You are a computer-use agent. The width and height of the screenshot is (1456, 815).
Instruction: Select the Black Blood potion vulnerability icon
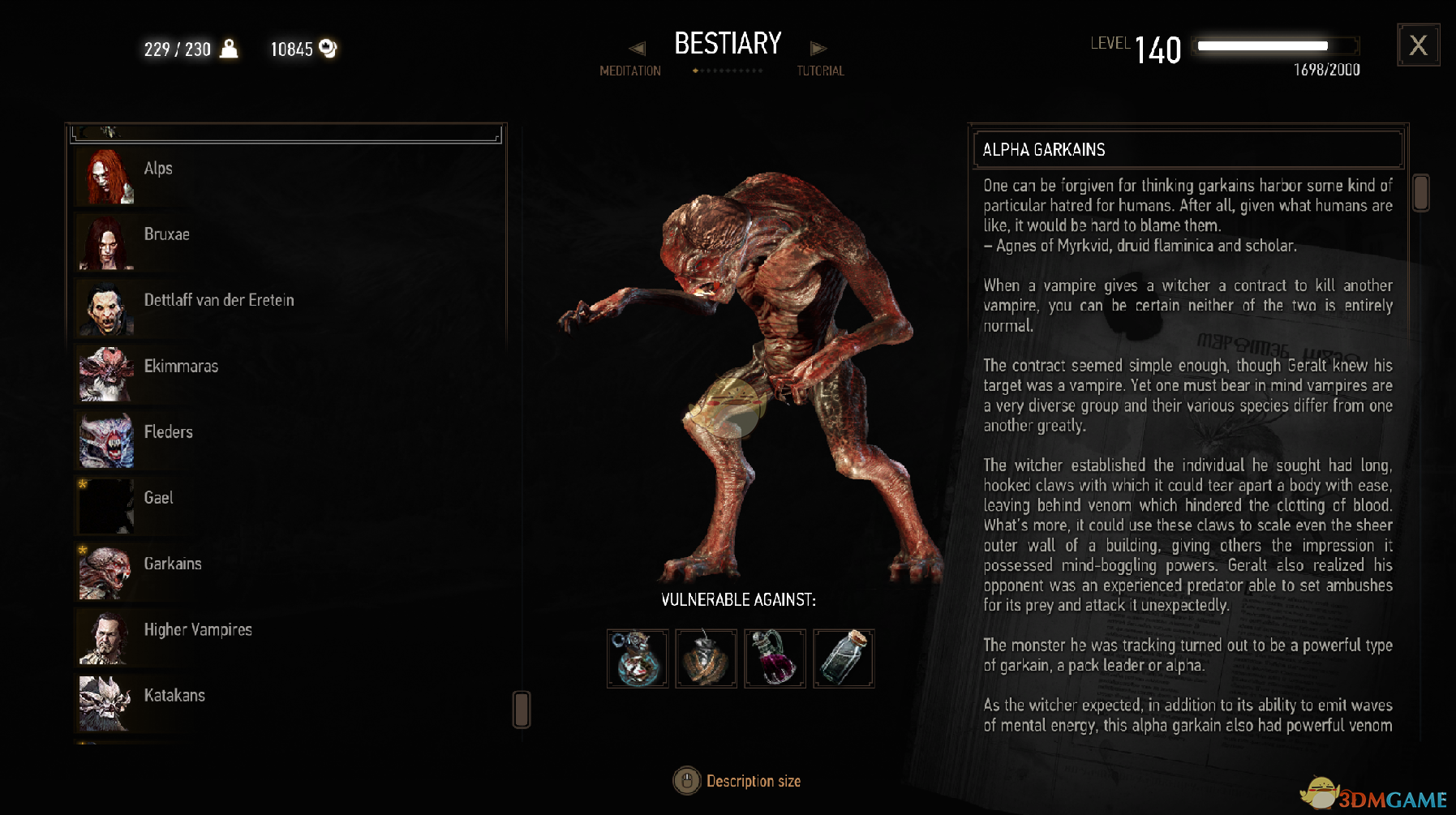[x=775, y=658]
